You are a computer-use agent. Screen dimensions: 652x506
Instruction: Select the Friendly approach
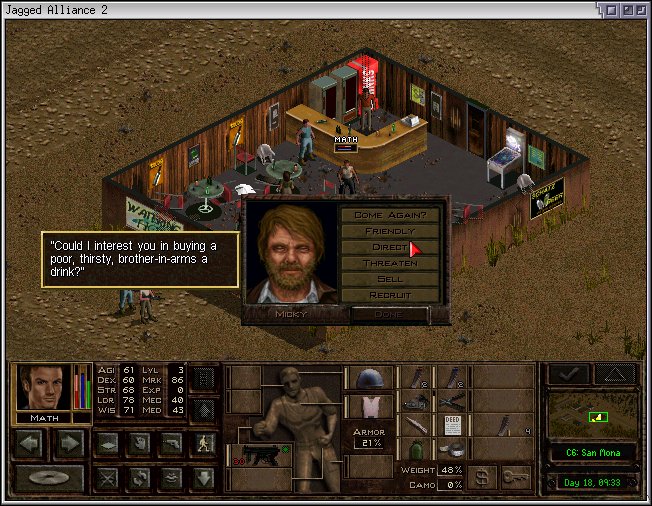pyautogui.click(x=390, y=231)
